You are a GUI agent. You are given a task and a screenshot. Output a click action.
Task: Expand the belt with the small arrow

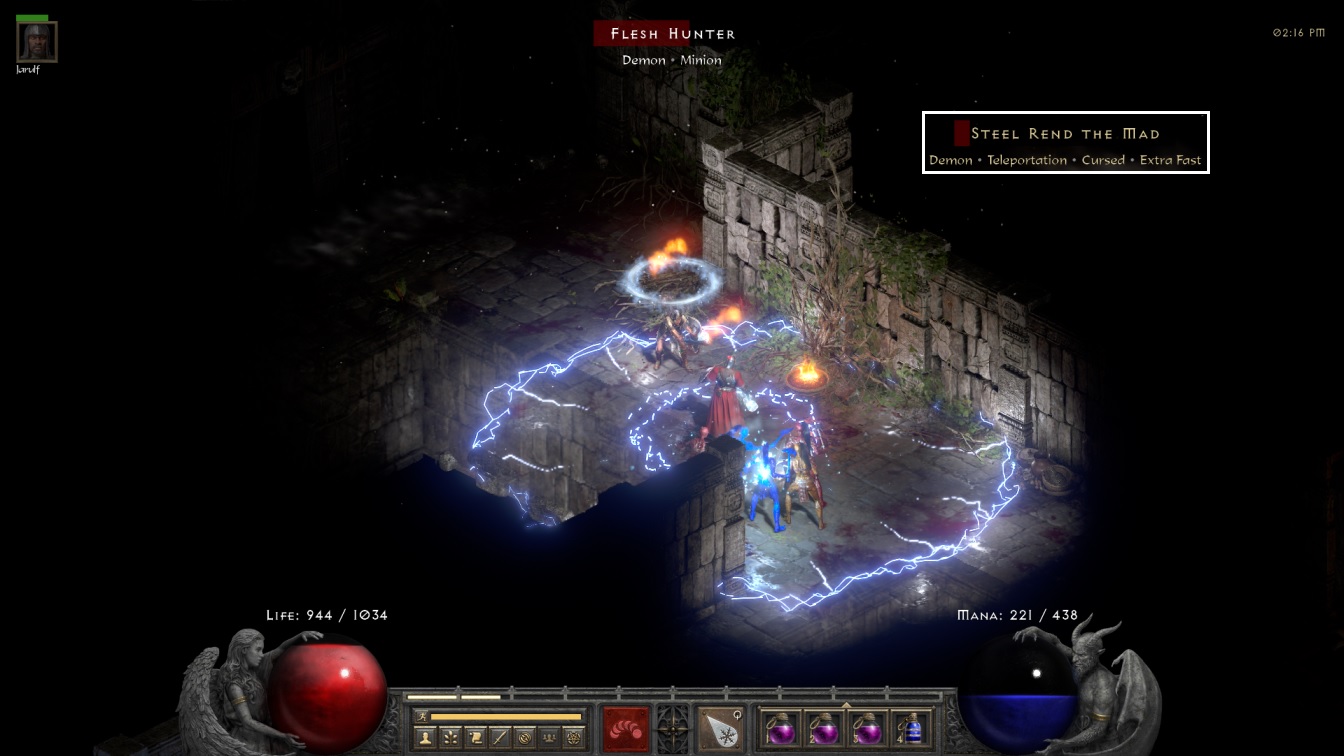pos(846,705)
